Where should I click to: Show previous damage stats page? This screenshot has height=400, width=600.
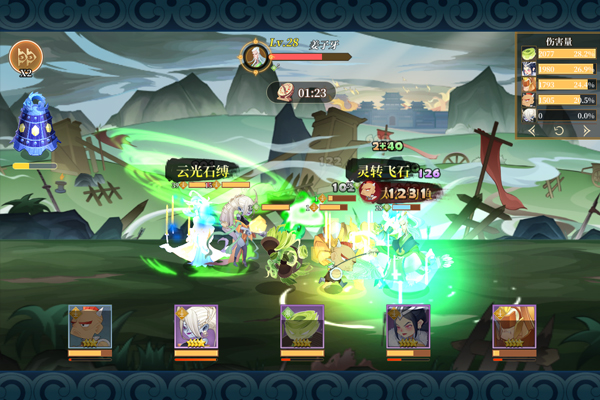coord(532,131)
